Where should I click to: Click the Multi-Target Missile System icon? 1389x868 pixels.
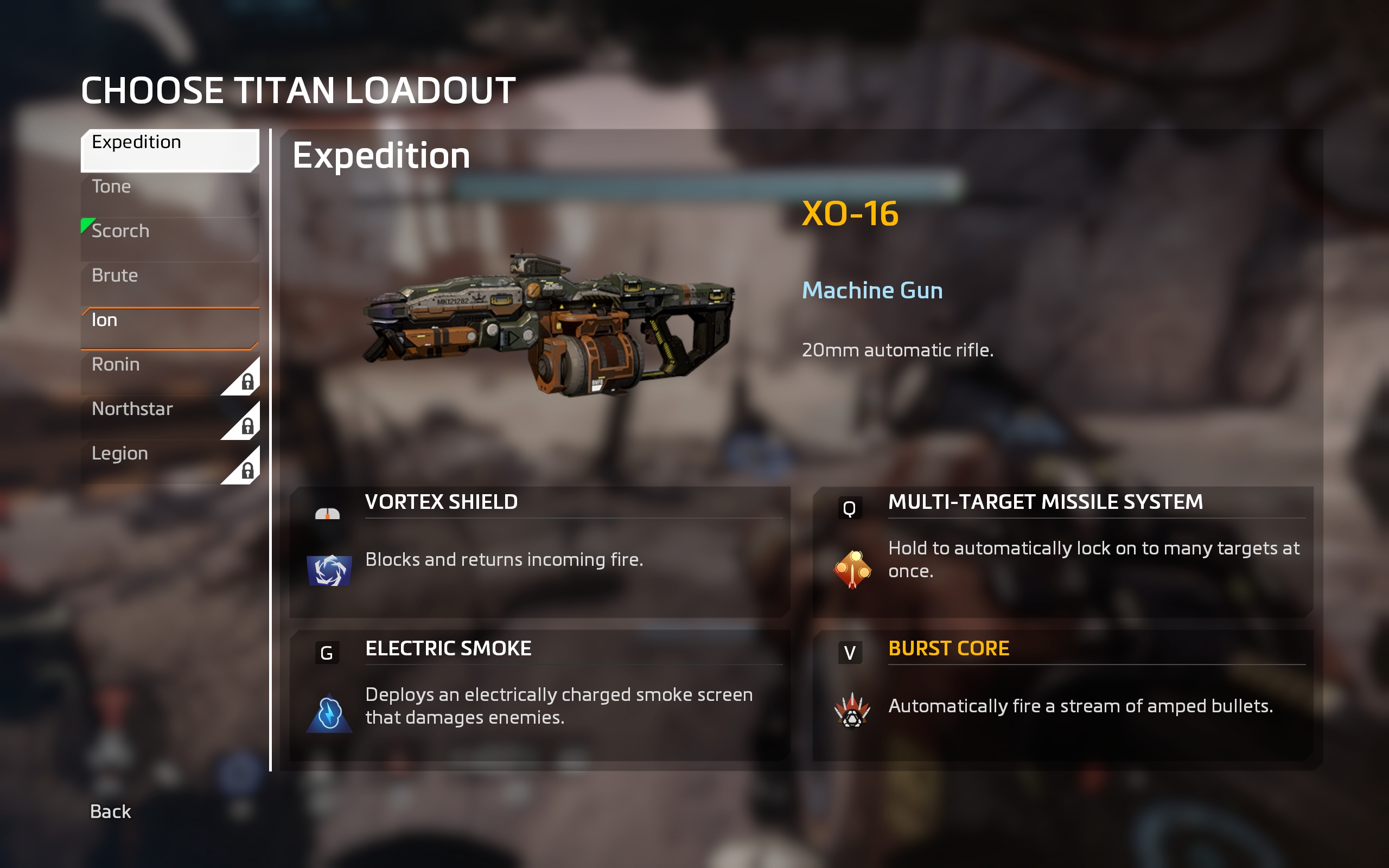coord(852,569)
